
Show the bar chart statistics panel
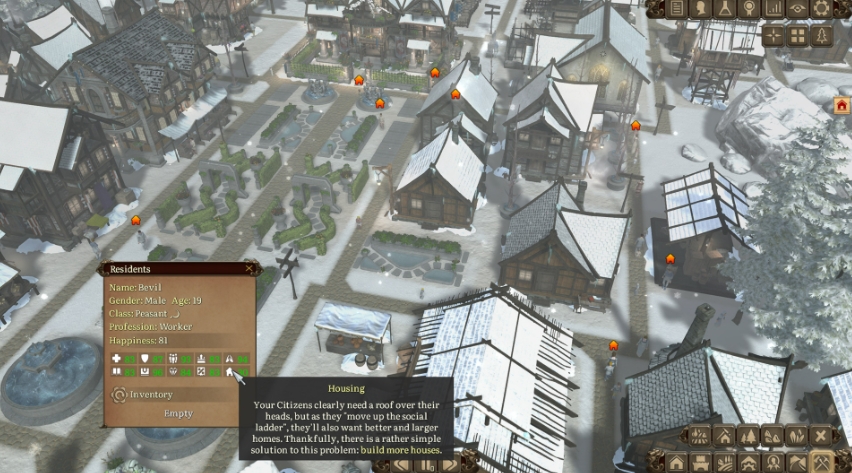(773, 9)
